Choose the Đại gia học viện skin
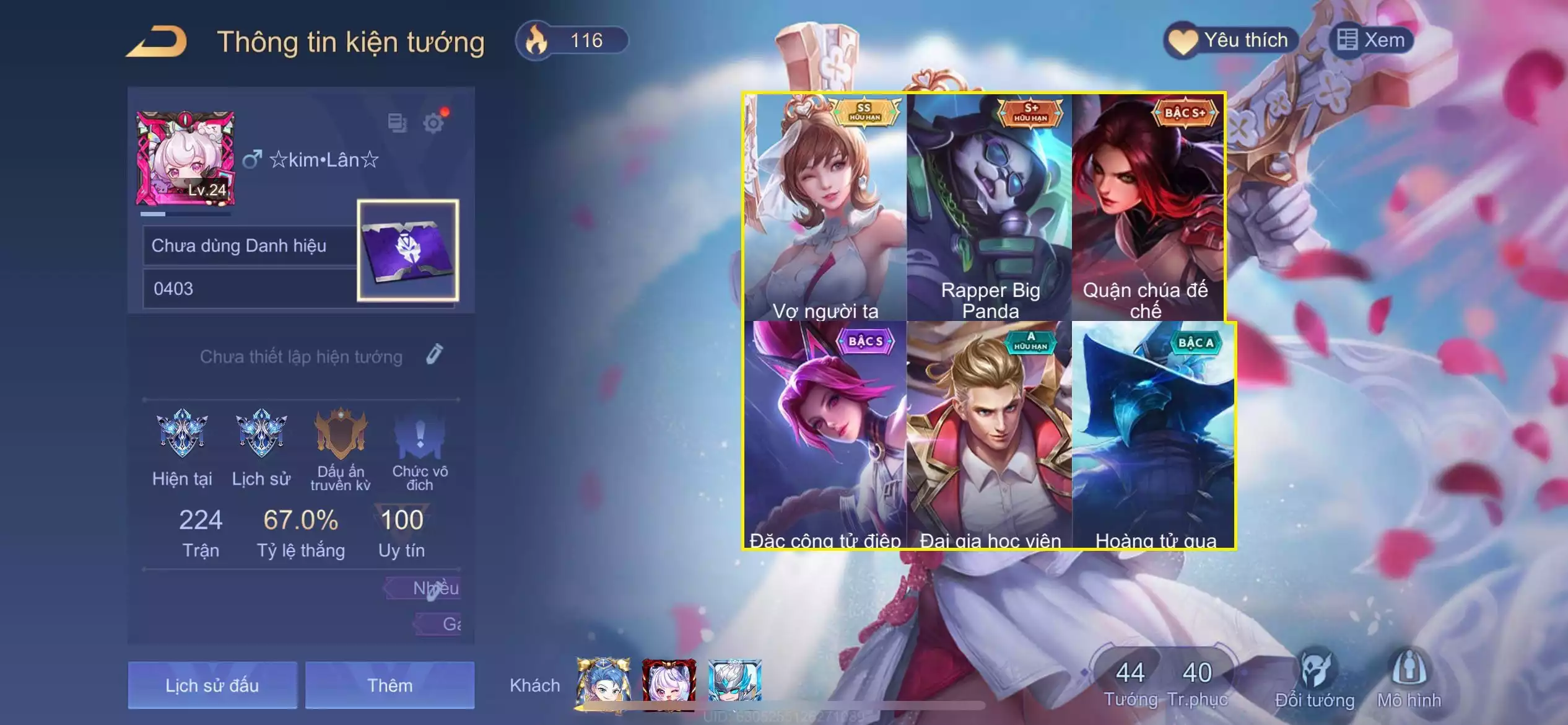 click(x=990, y=435)
